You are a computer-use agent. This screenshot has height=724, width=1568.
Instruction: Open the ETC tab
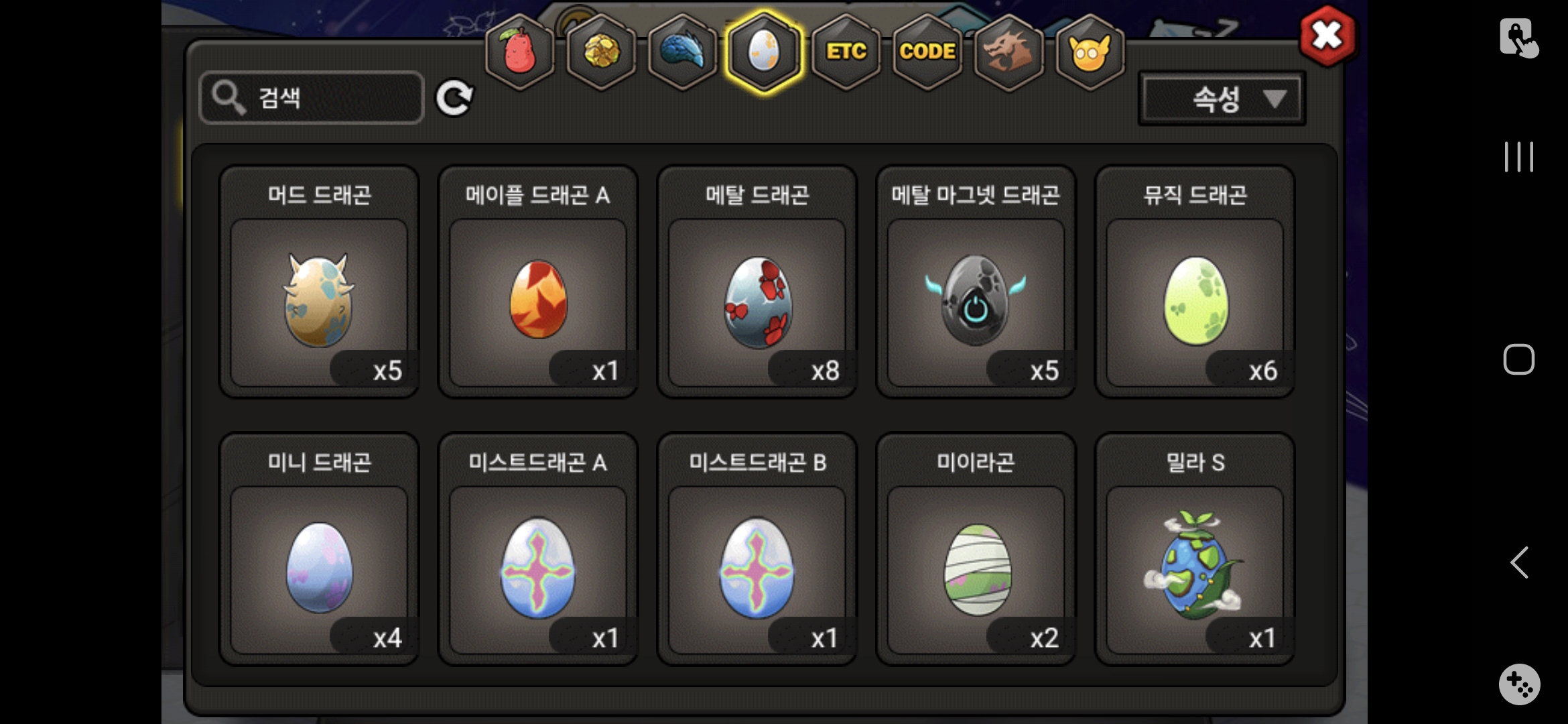pos(846,52)
